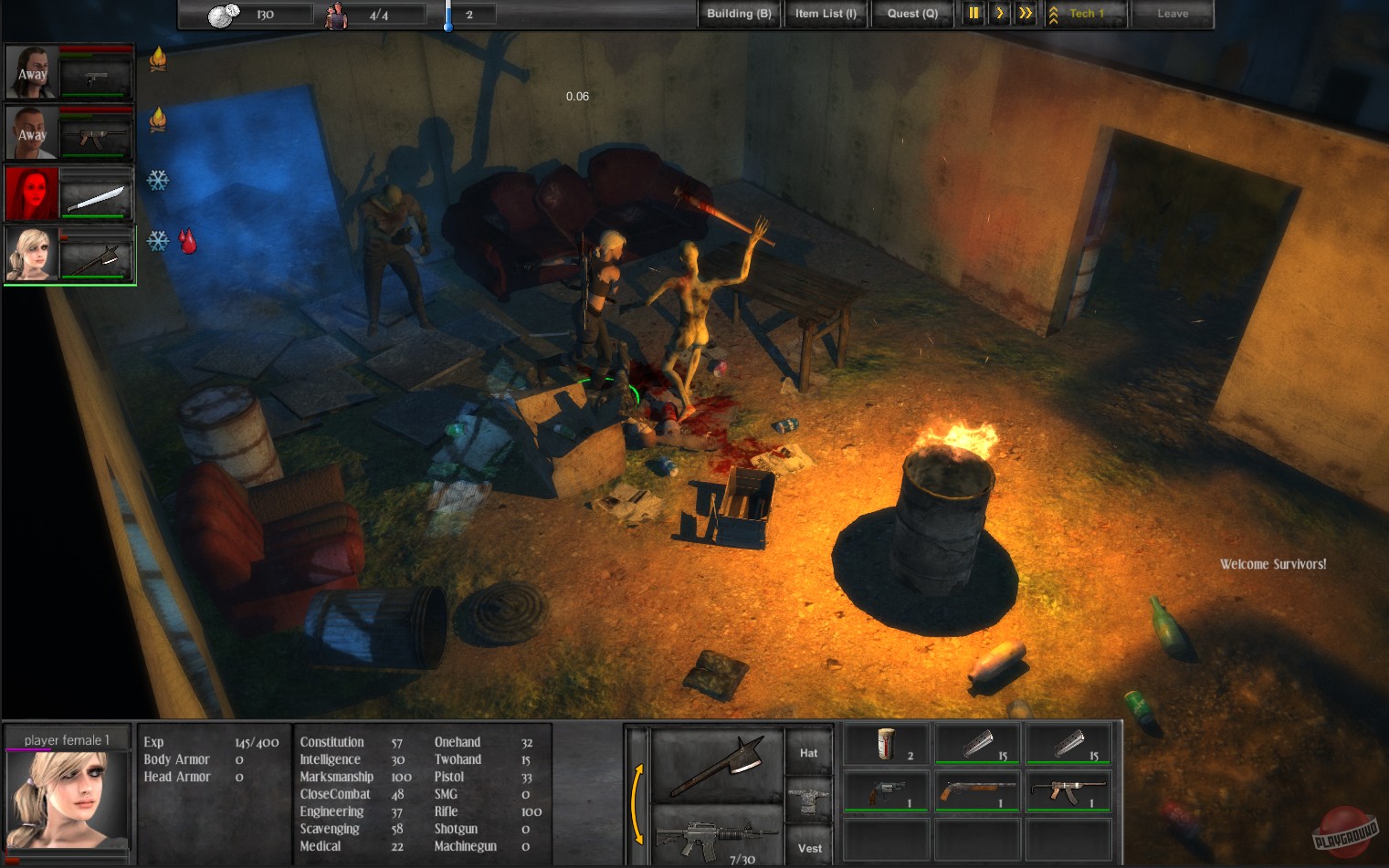Pick the submachine gun inventory slot
The image size is (1389, 868).
[x=1067, y=790]
